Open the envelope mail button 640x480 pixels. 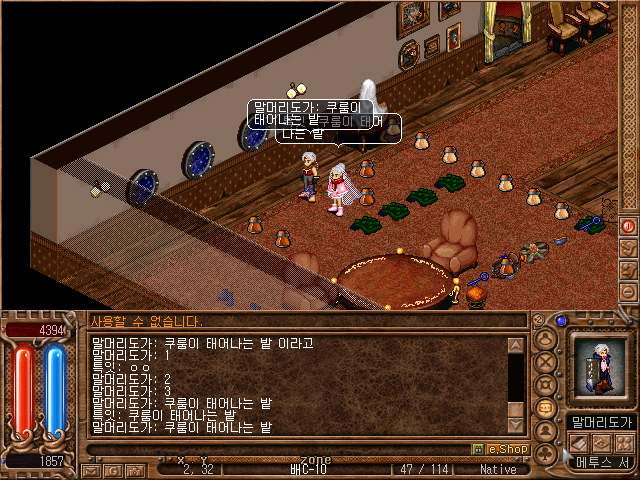(90, 469)
